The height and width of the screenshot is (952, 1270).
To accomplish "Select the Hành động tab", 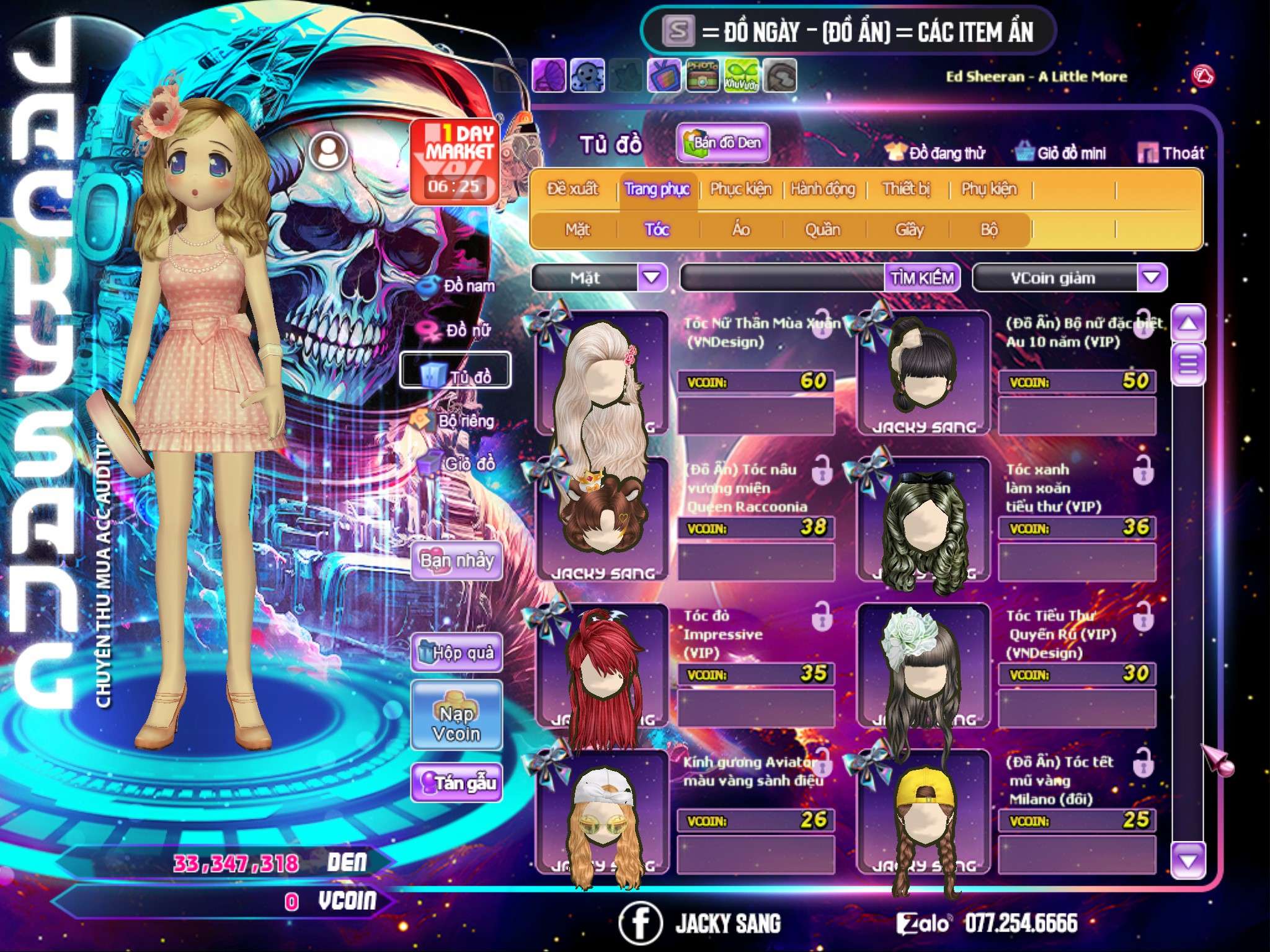I will point(822,189).
